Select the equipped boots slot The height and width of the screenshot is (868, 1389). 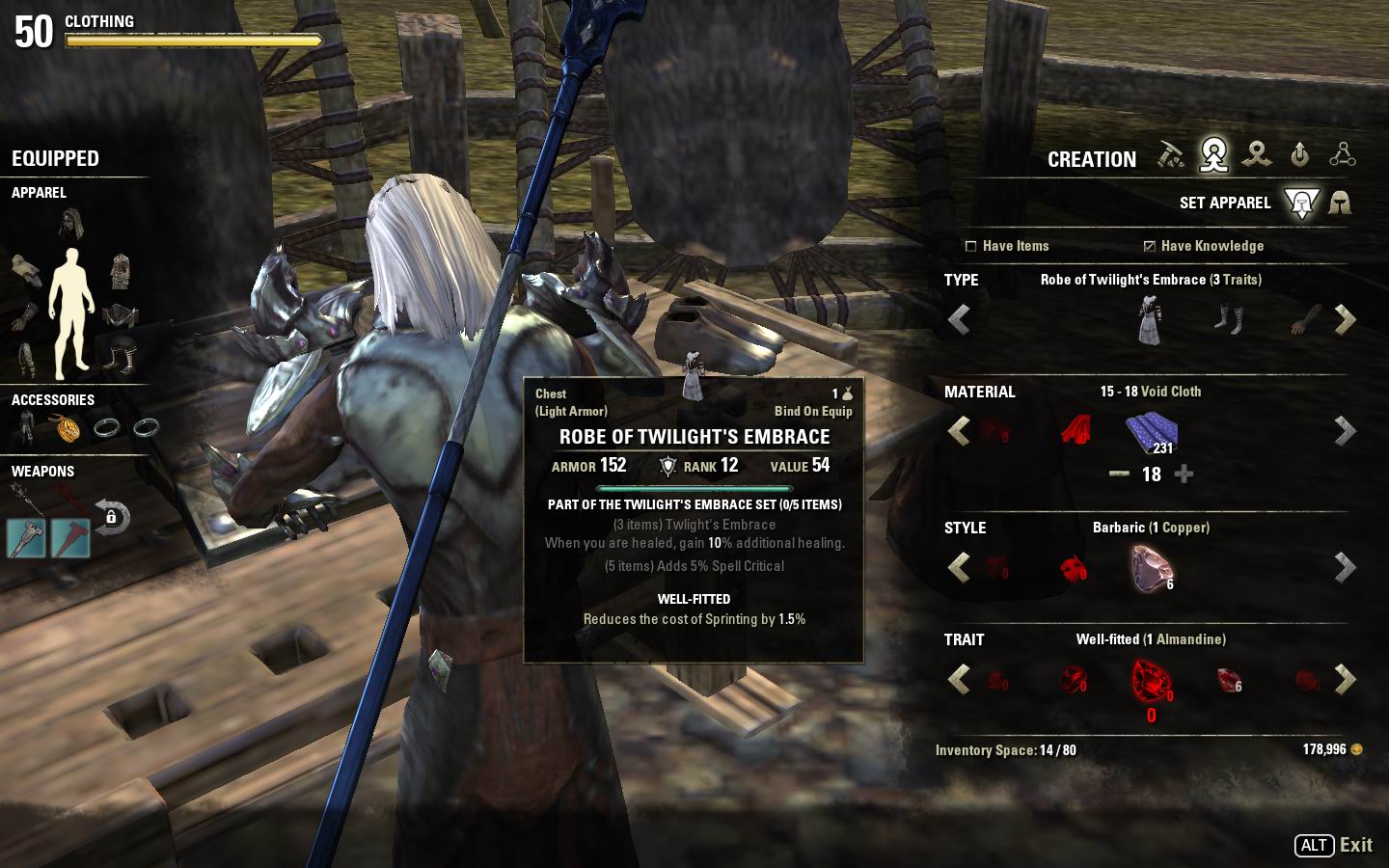pyautogui.click(x=121, y=358)
